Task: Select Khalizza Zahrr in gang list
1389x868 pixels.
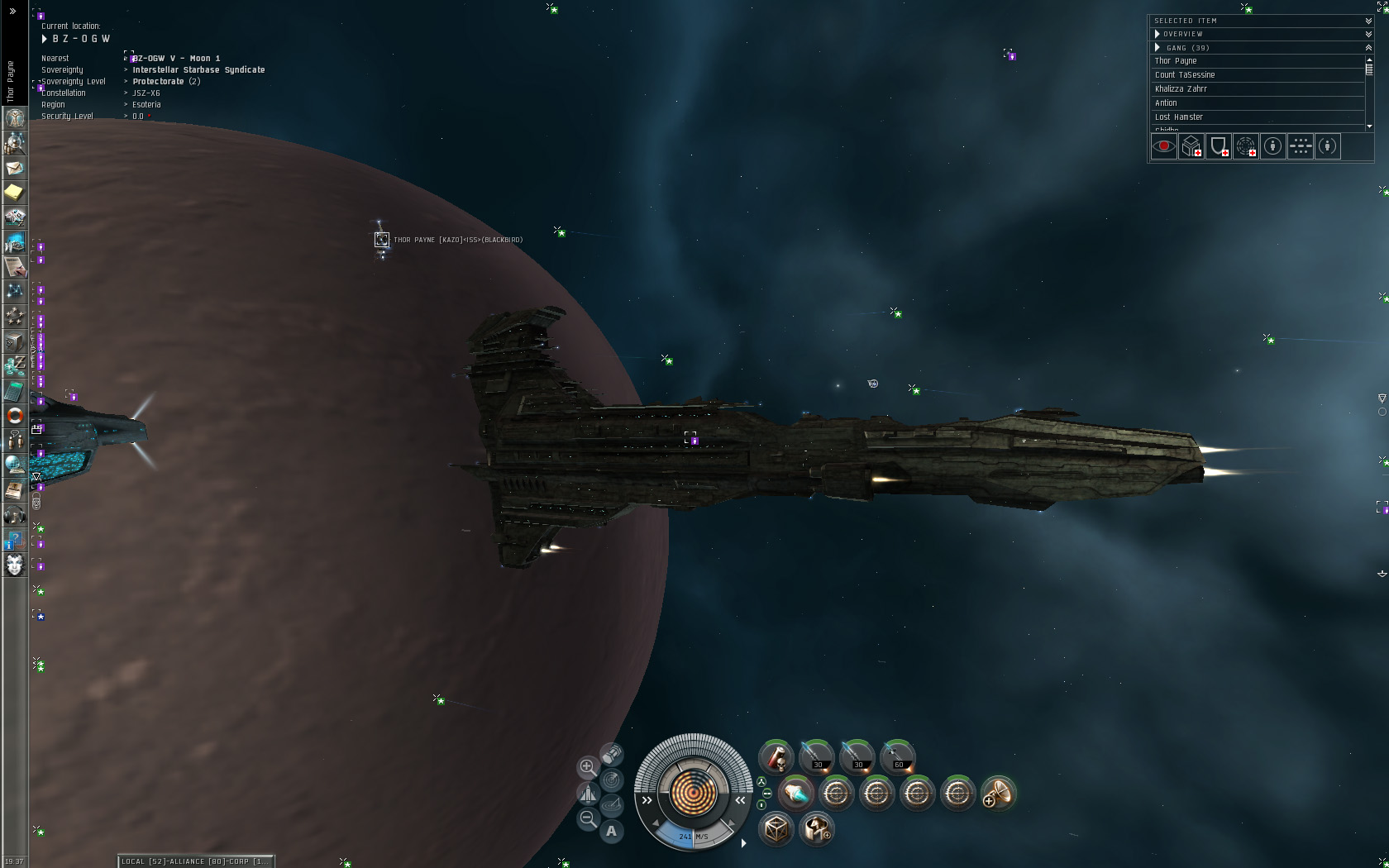Action: [x=1181, y=89]
